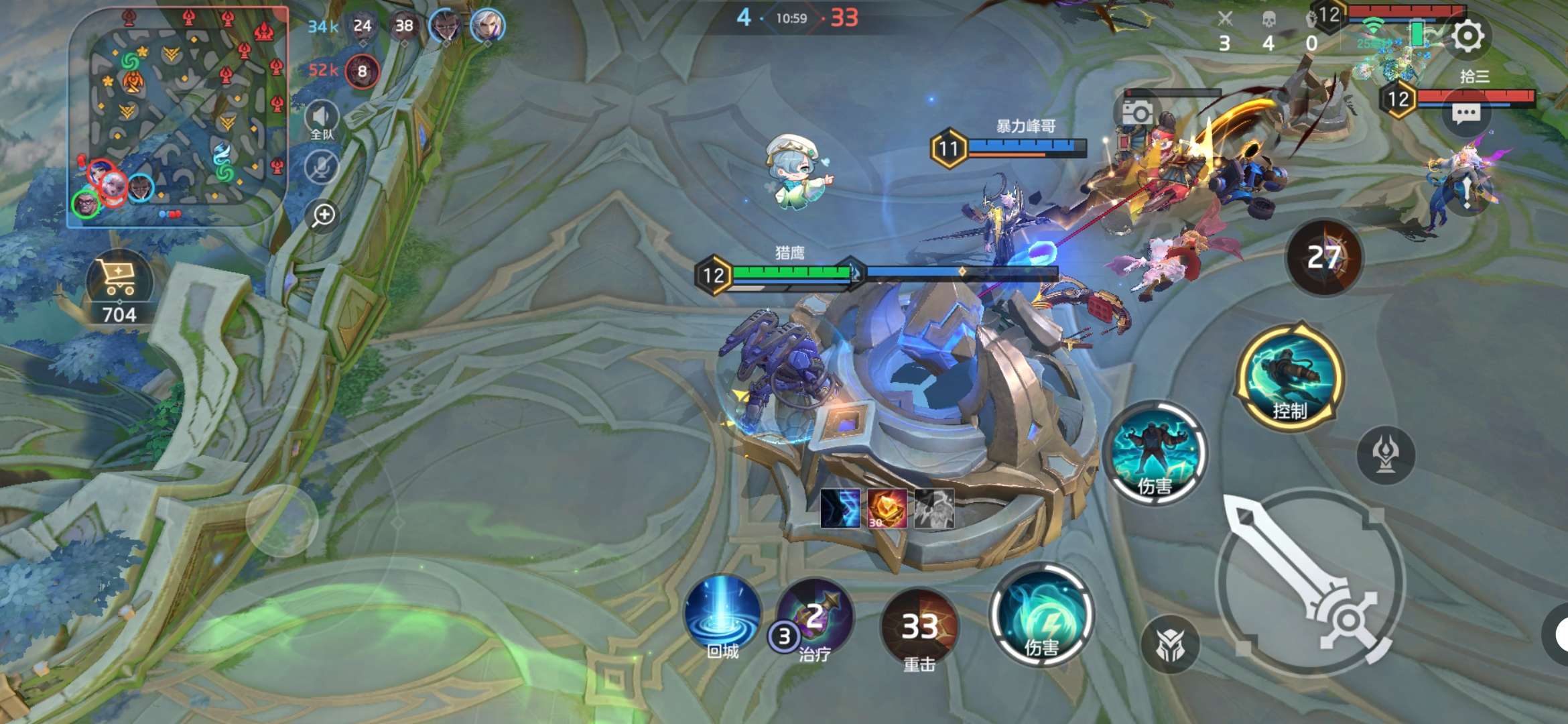Tap the equipment active skill on cooldown 27
The width and height of the screenshot is (1568, 724).
point(1323,257)
